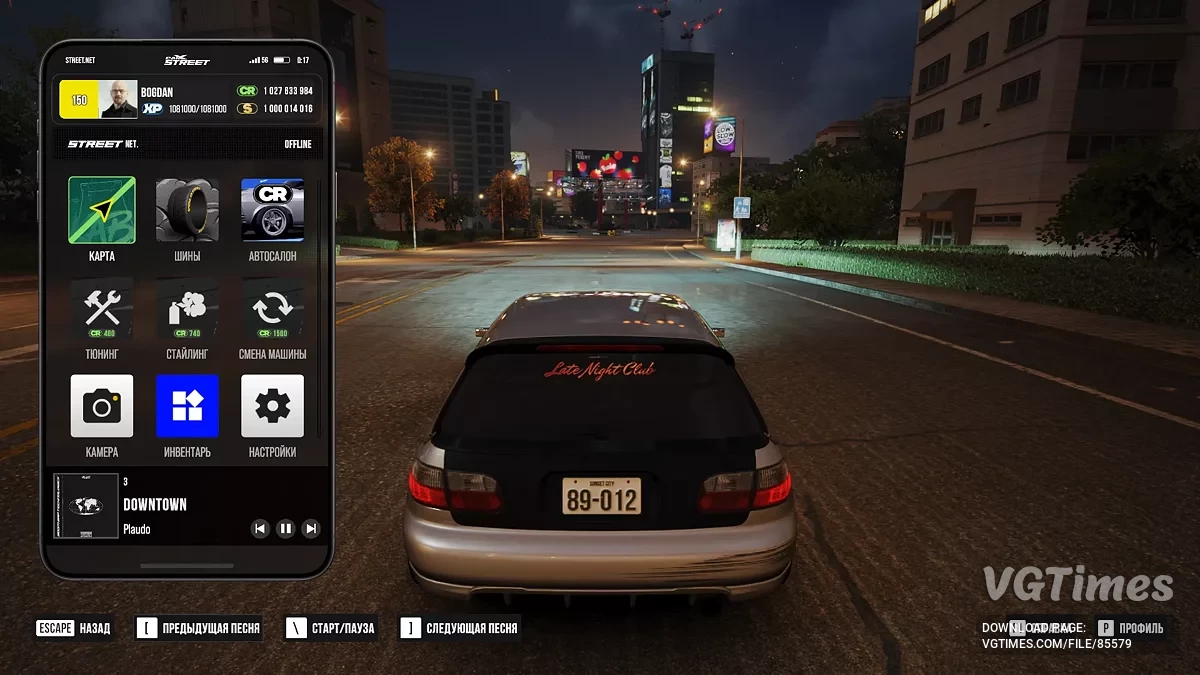This screenshot has height=675, width=1200.
Task: Open the Шины tires app
Action: coord(187,210)
